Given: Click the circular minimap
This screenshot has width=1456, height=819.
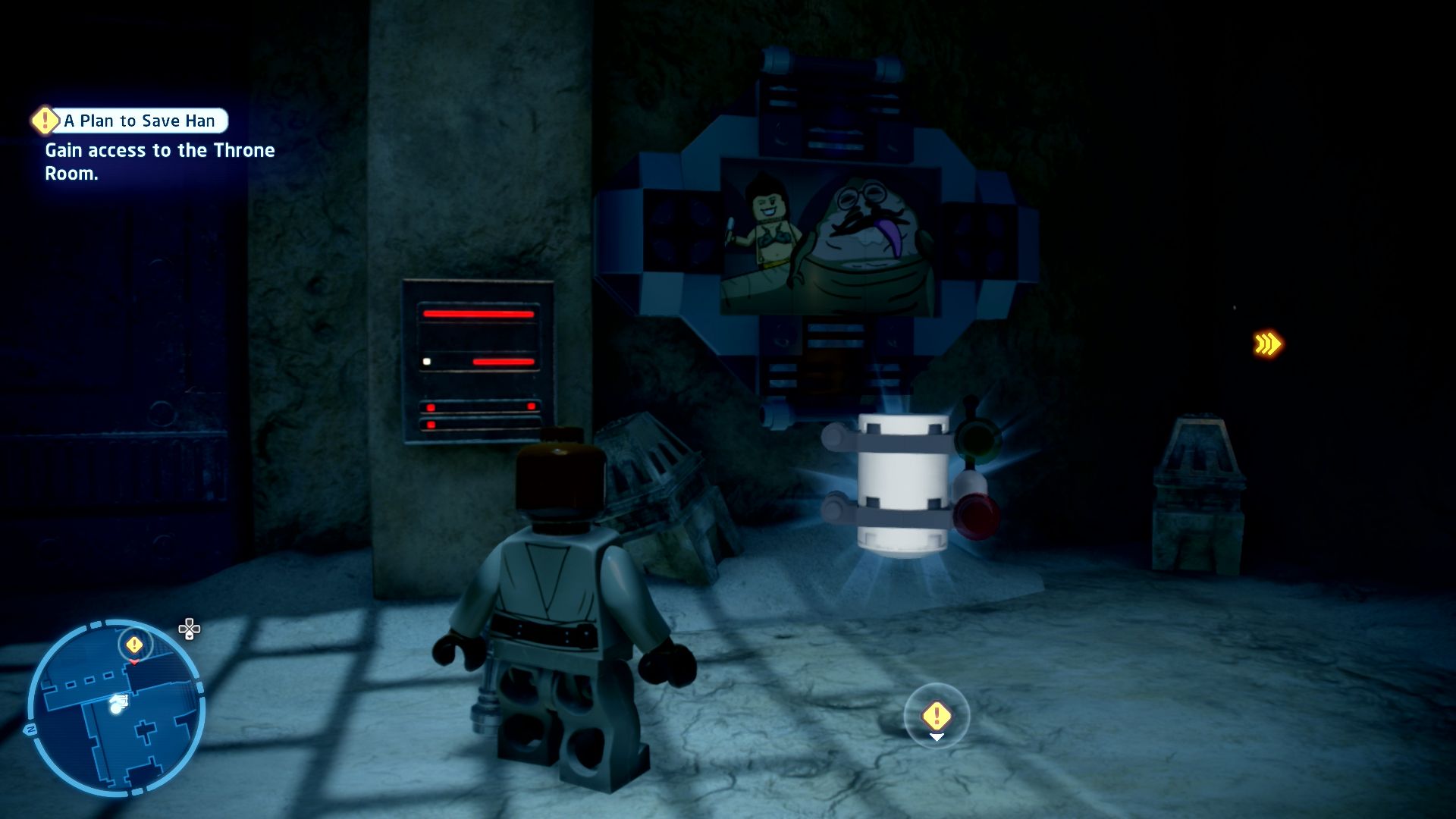Looking at the screenshot, I should pos(115,710).
